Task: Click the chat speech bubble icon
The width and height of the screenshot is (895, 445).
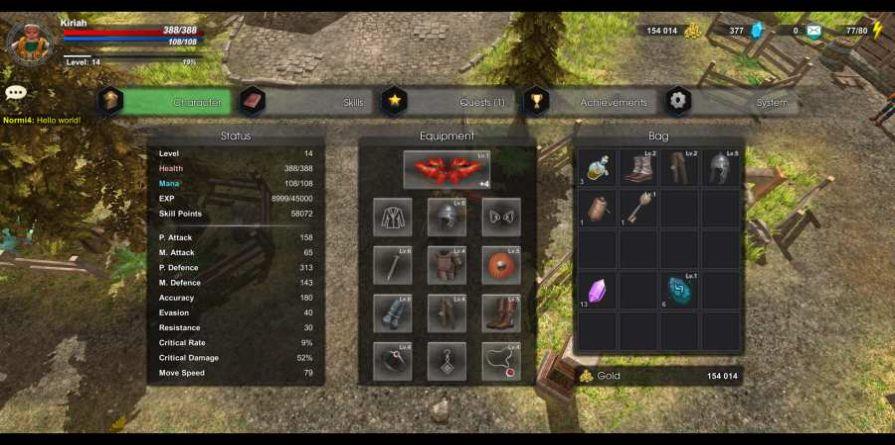Action: (15, 93)
